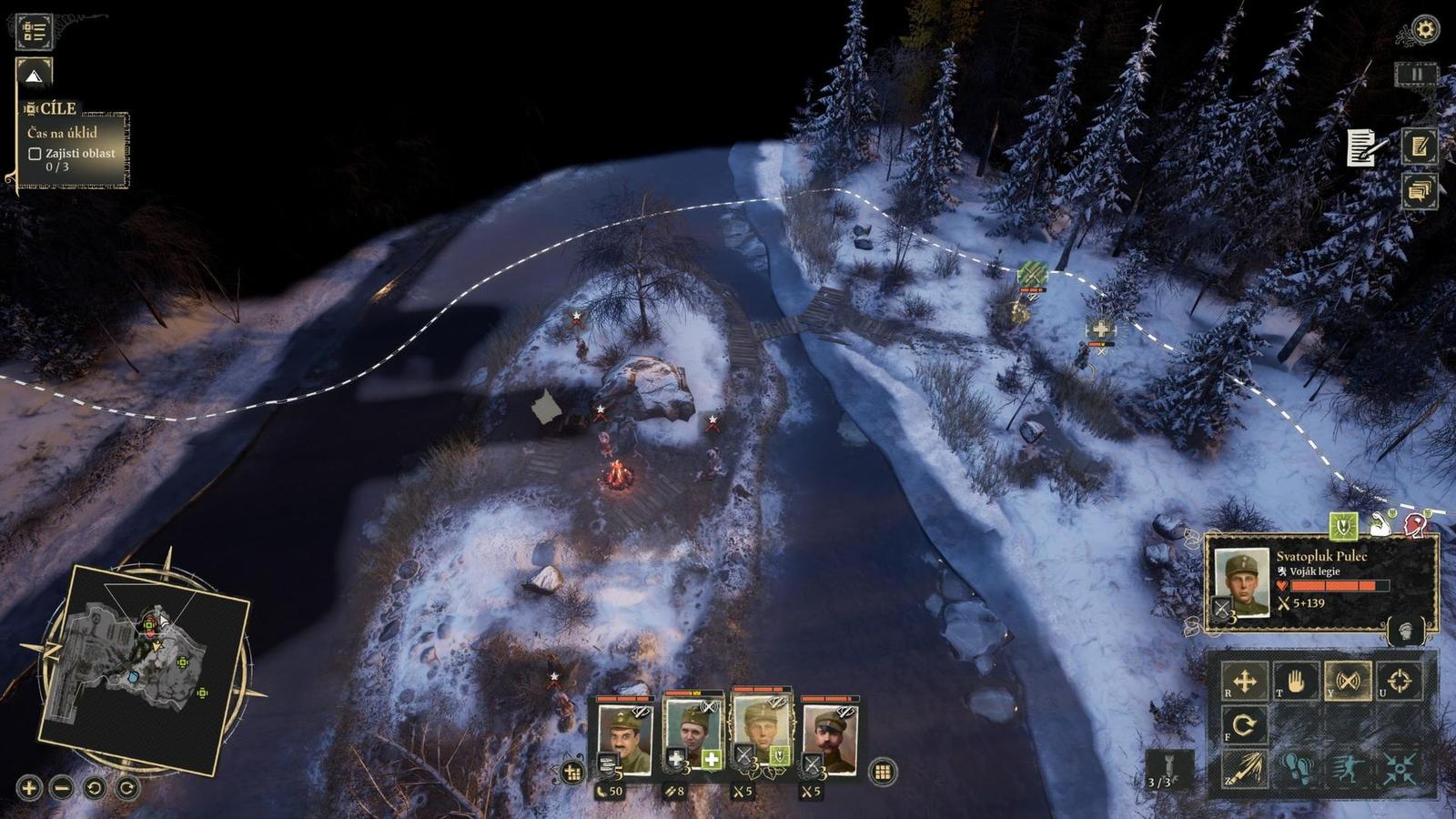1456x819 pixels.
Task: Open the settings gear icon
Action: click(1425, 30)
